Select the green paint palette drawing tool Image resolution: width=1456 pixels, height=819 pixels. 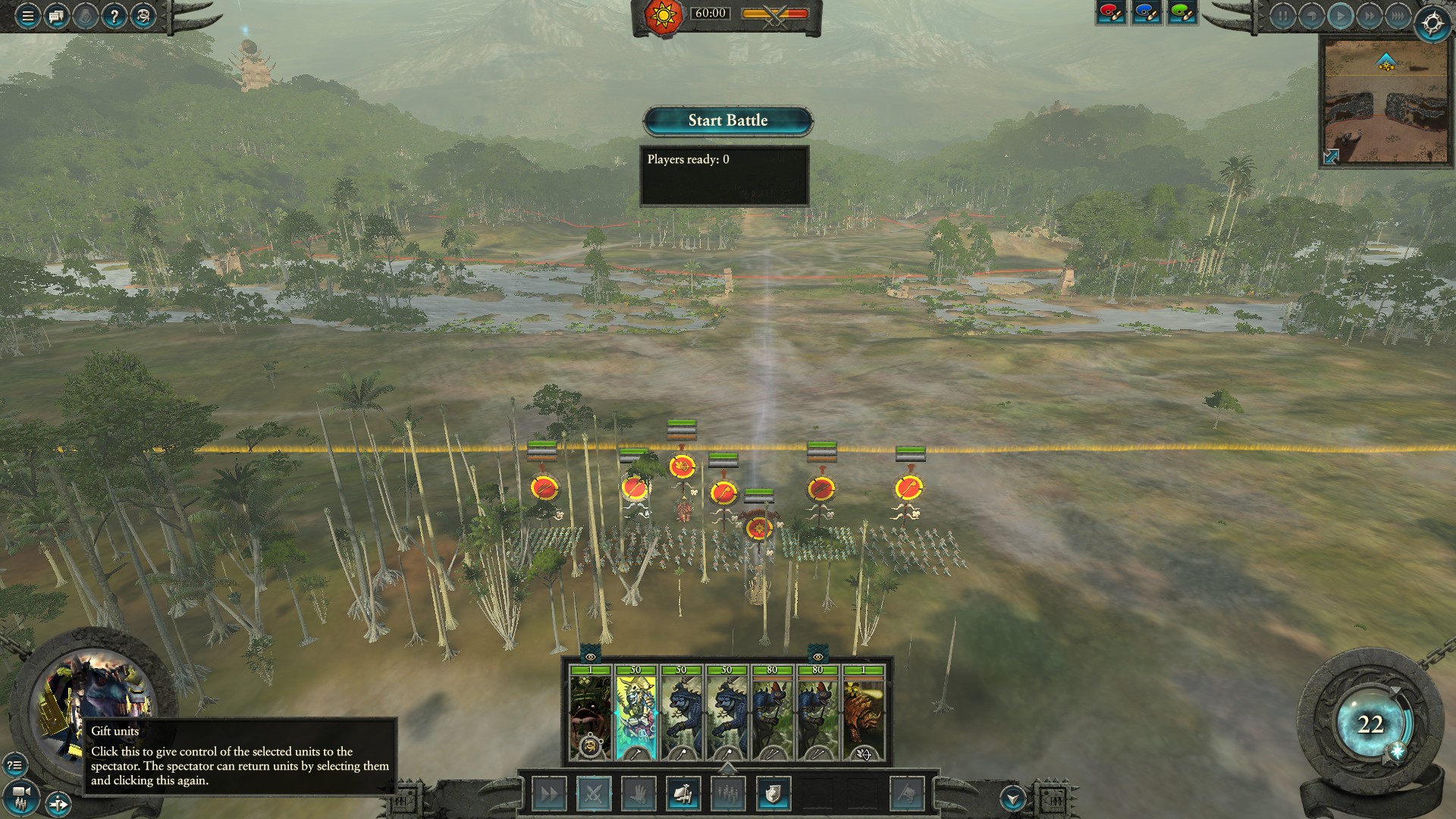click(1182, 13)
